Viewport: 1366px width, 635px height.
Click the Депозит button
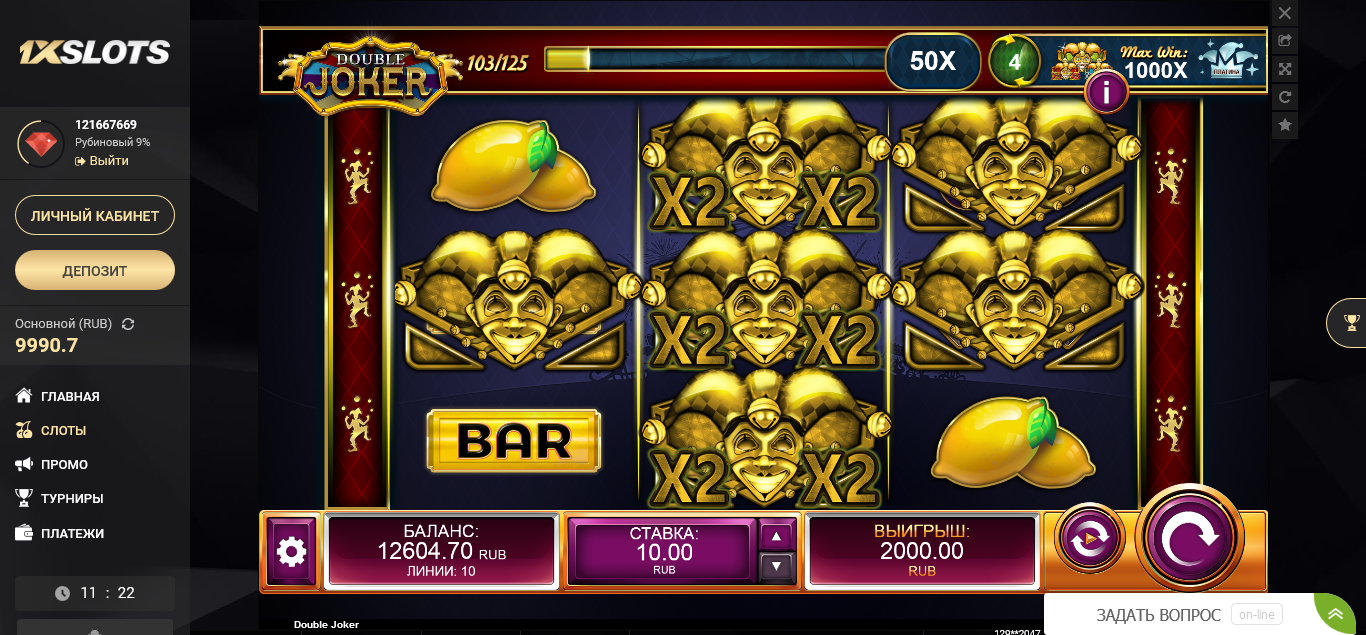point(95,270)
